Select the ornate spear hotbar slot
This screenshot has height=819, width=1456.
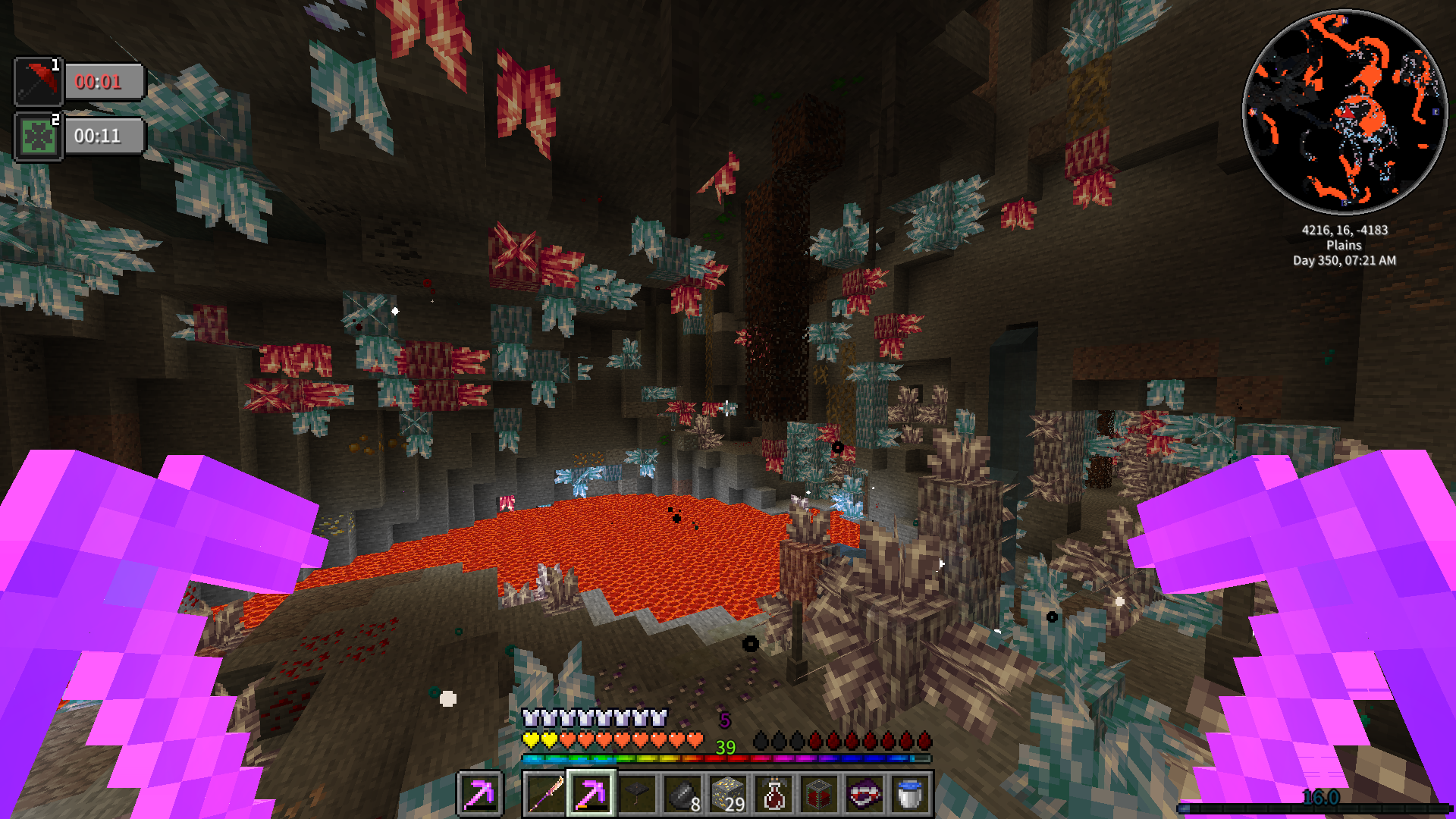coord(545,794)
